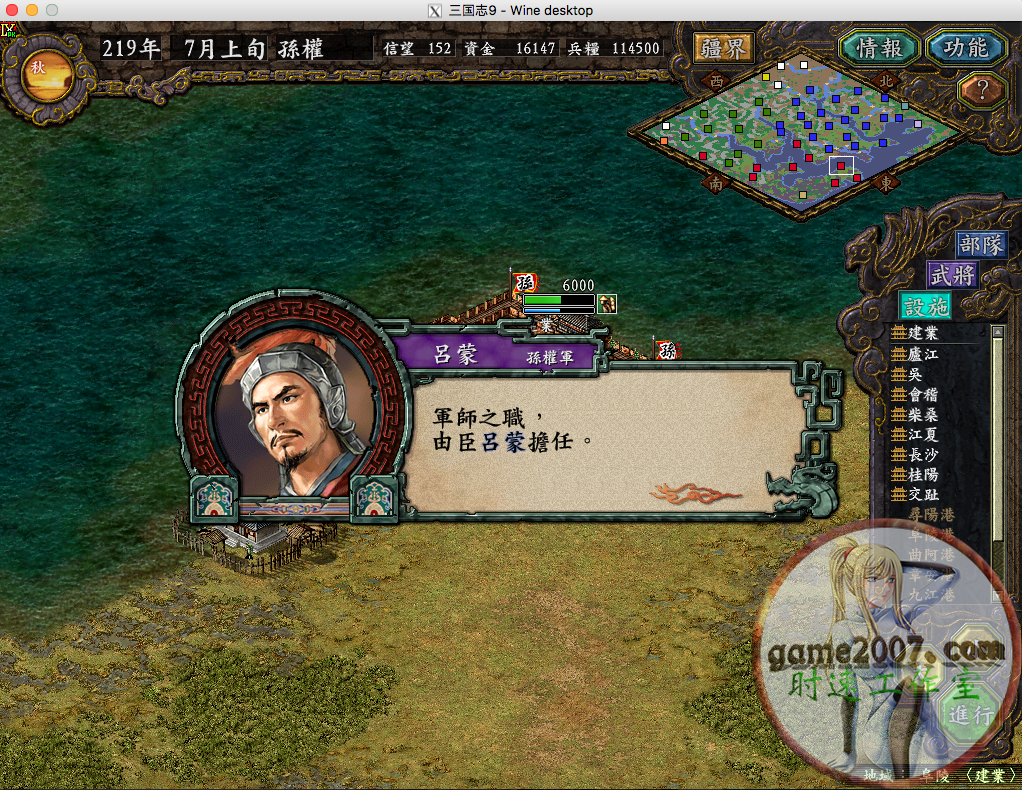Jump to 柴桑 in the list
The height and width of the screenshot is (790, 1022).
(922, 414)
